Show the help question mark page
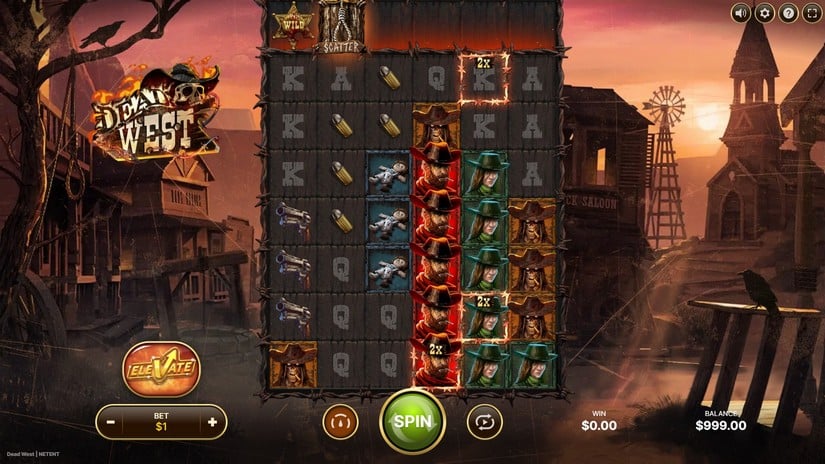The width and height of the screenshot is (825, 464). coord(788,13)
